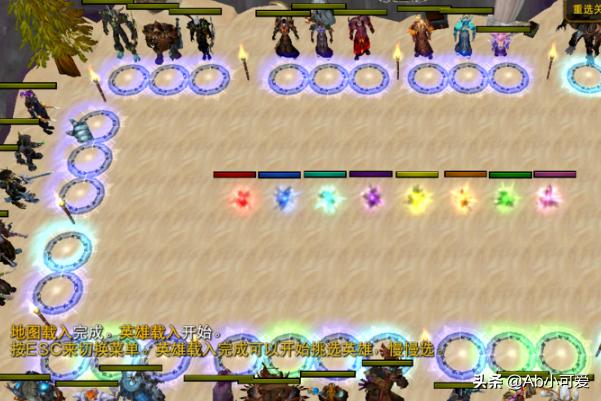Choose the teal wisp selector unit
The image size is (601, 401).
[x=327, y=198]
